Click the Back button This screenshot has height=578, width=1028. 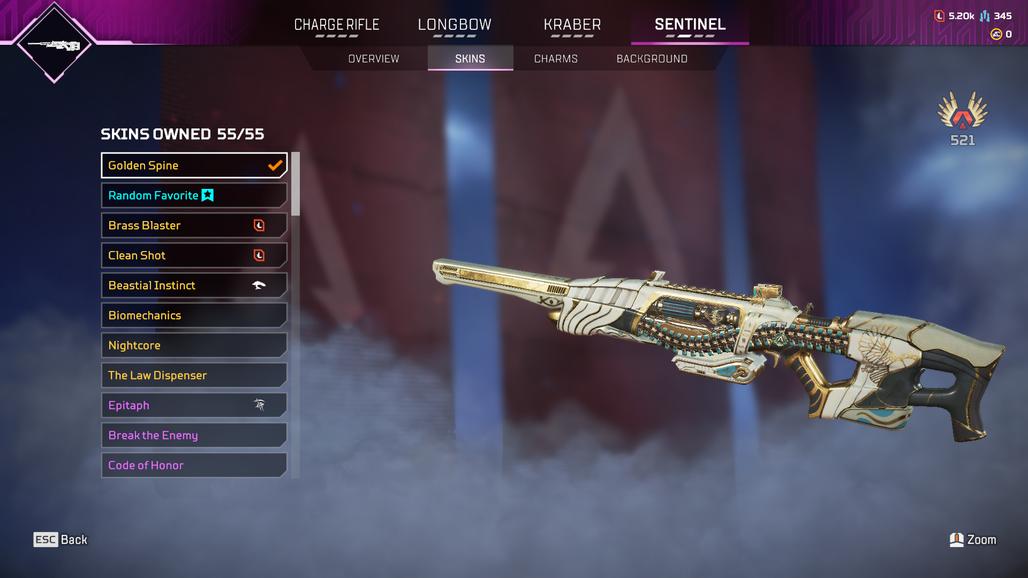(61, 540)
